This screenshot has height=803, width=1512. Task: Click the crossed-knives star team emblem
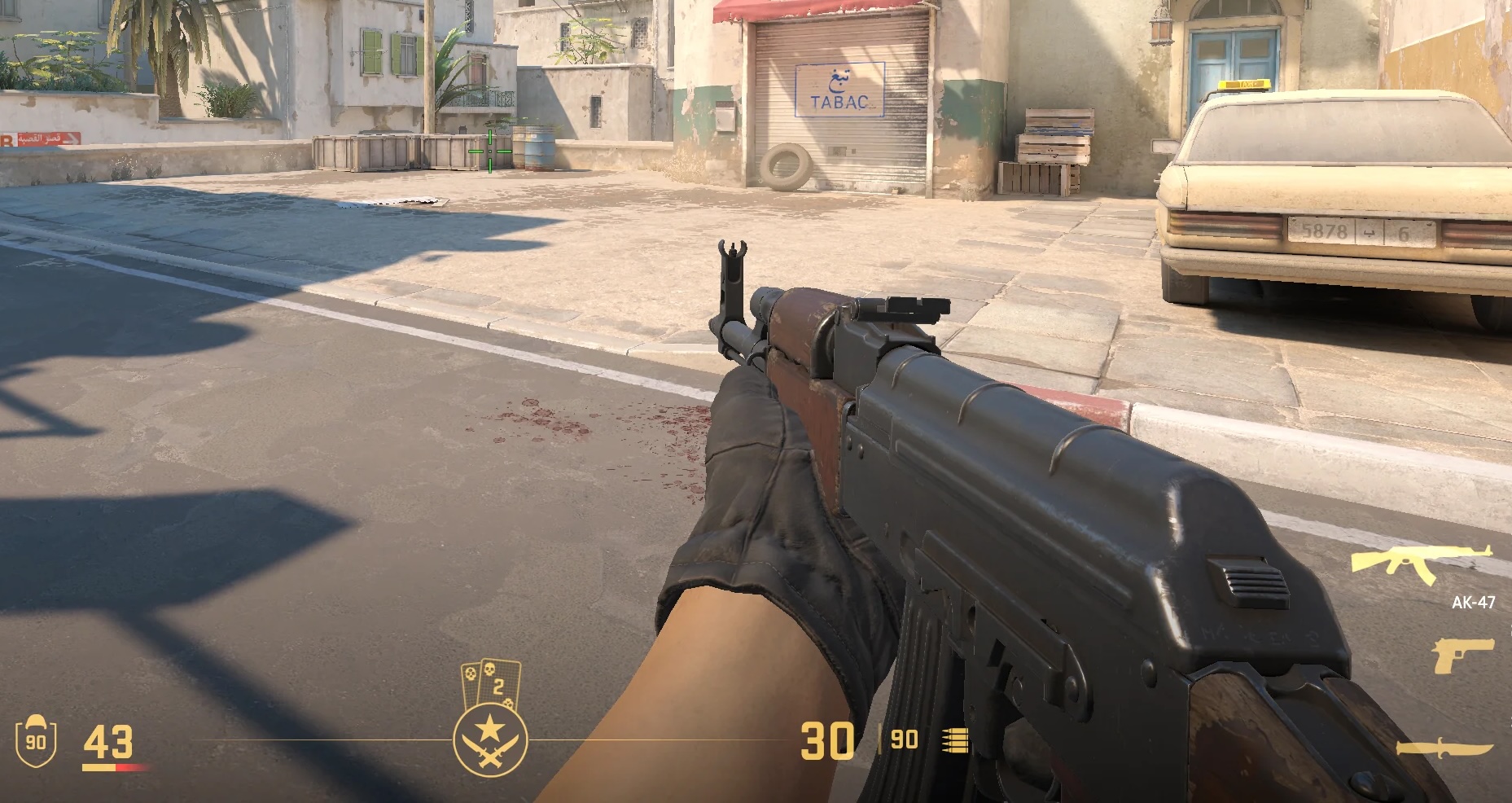click(x=490, y=739)
